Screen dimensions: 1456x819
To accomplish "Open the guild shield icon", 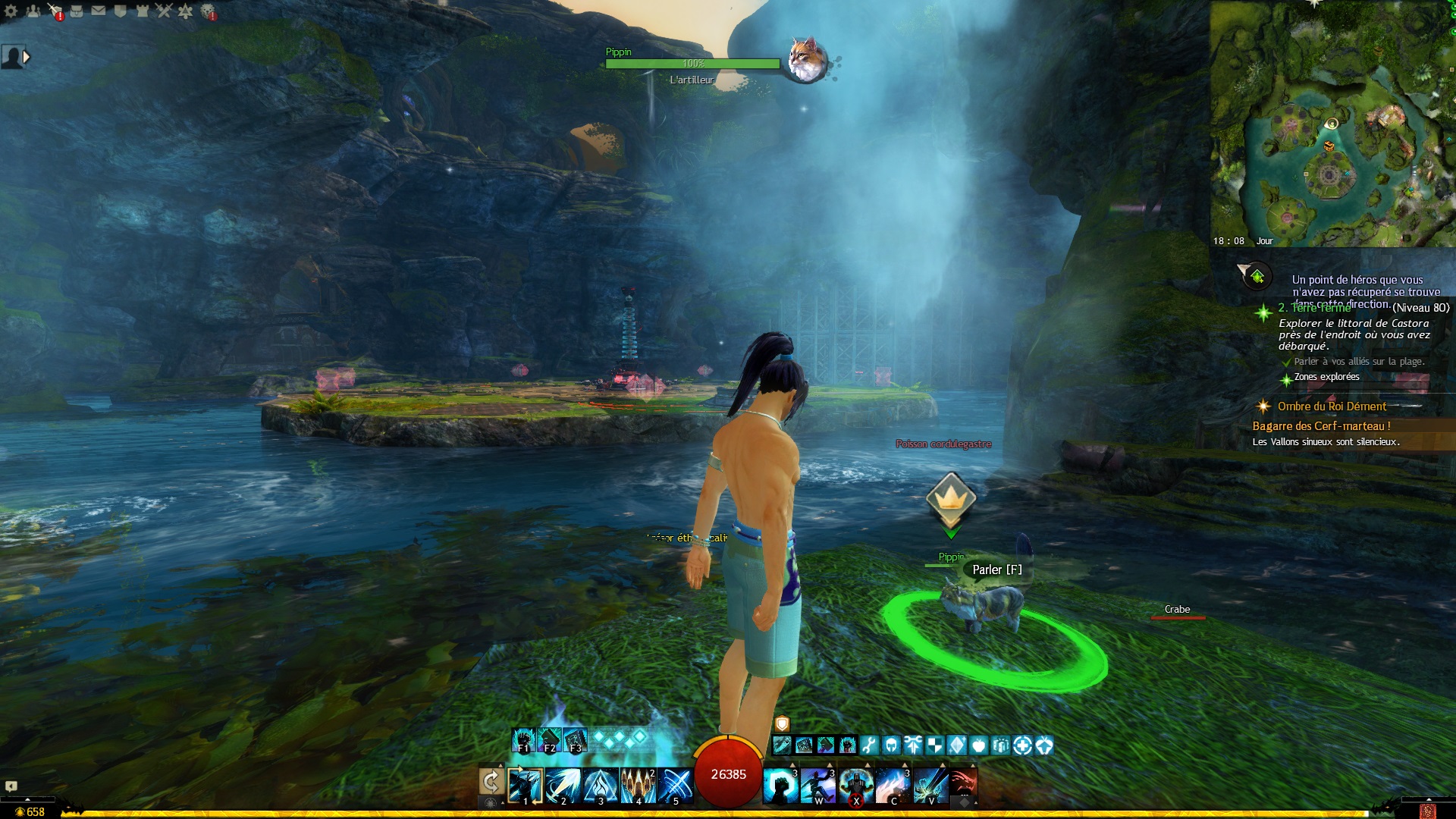I will click(121, 11).
